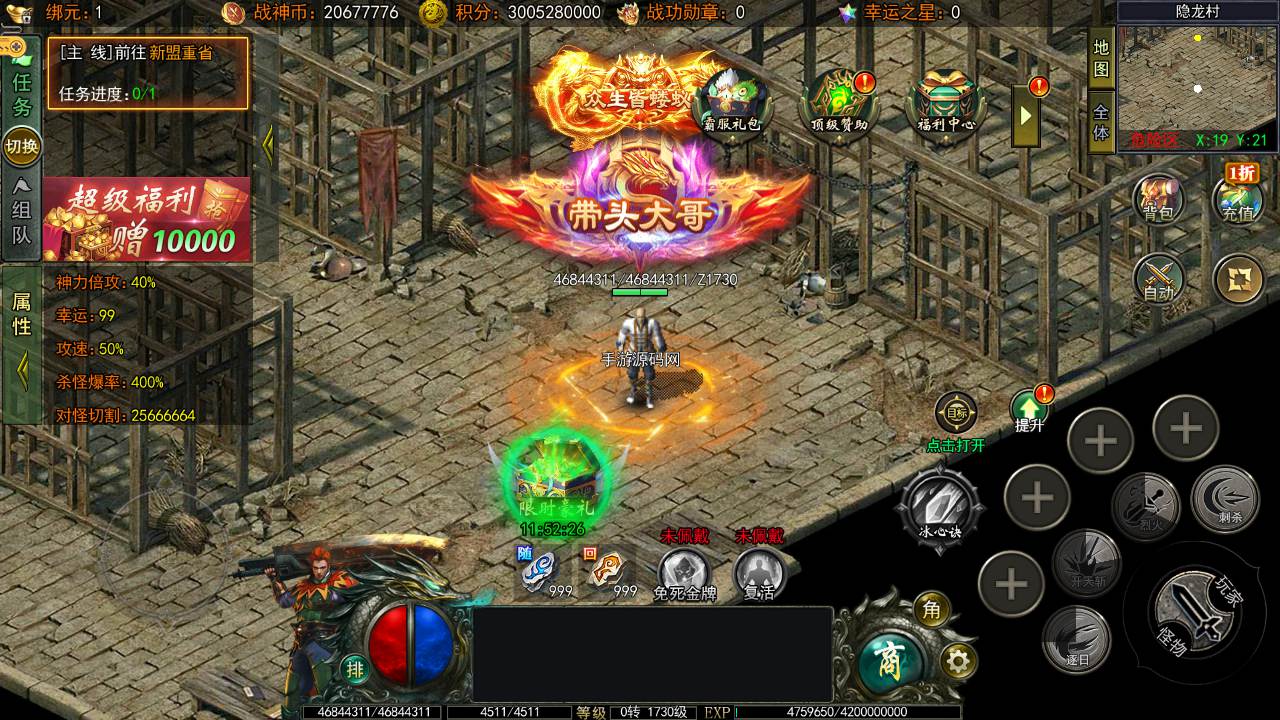
Task: Cast the 烈火 skill
Action: pyautogui.click(x=1146, y=505)
